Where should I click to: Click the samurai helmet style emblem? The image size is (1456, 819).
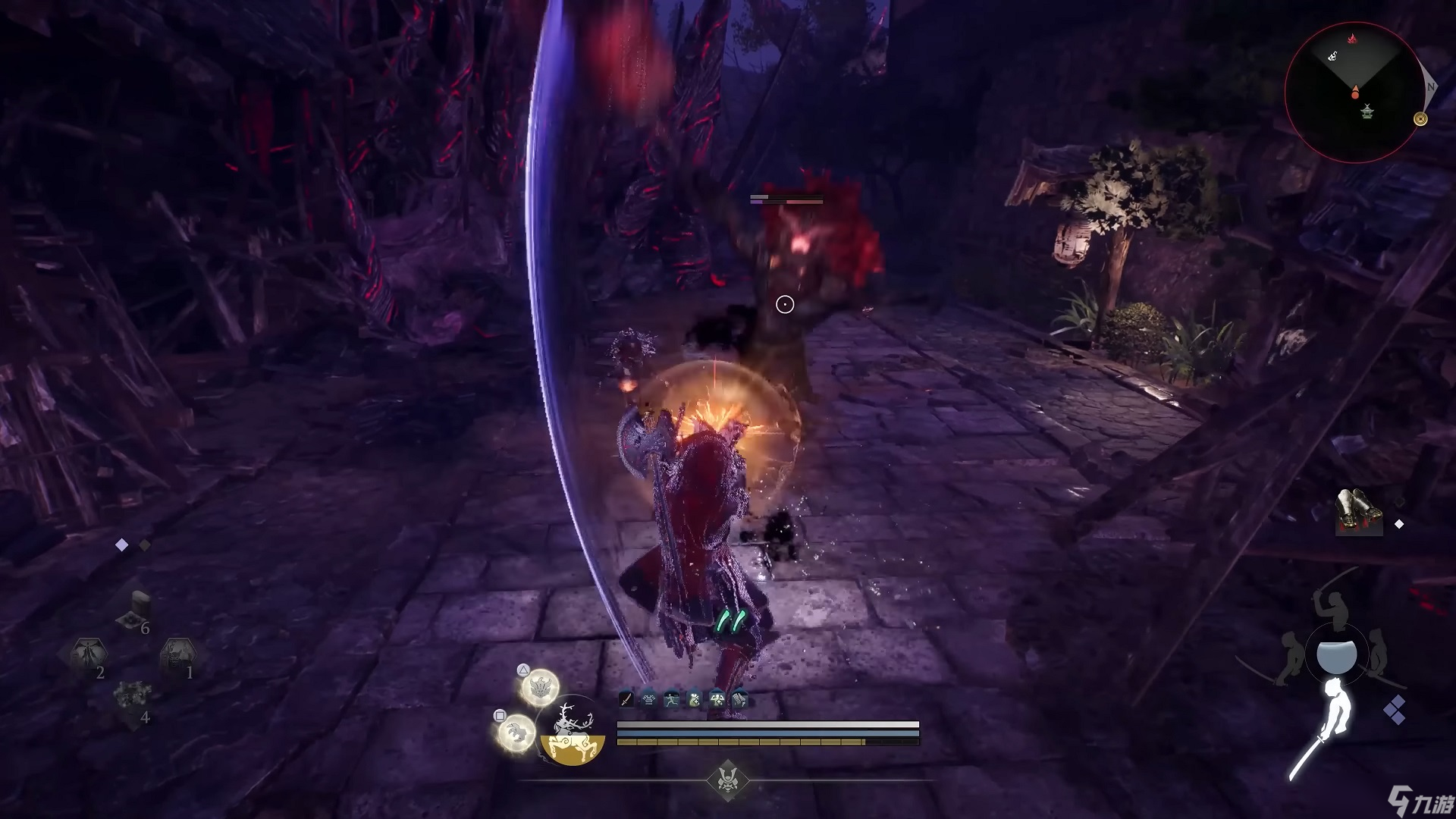pos(727,780)
